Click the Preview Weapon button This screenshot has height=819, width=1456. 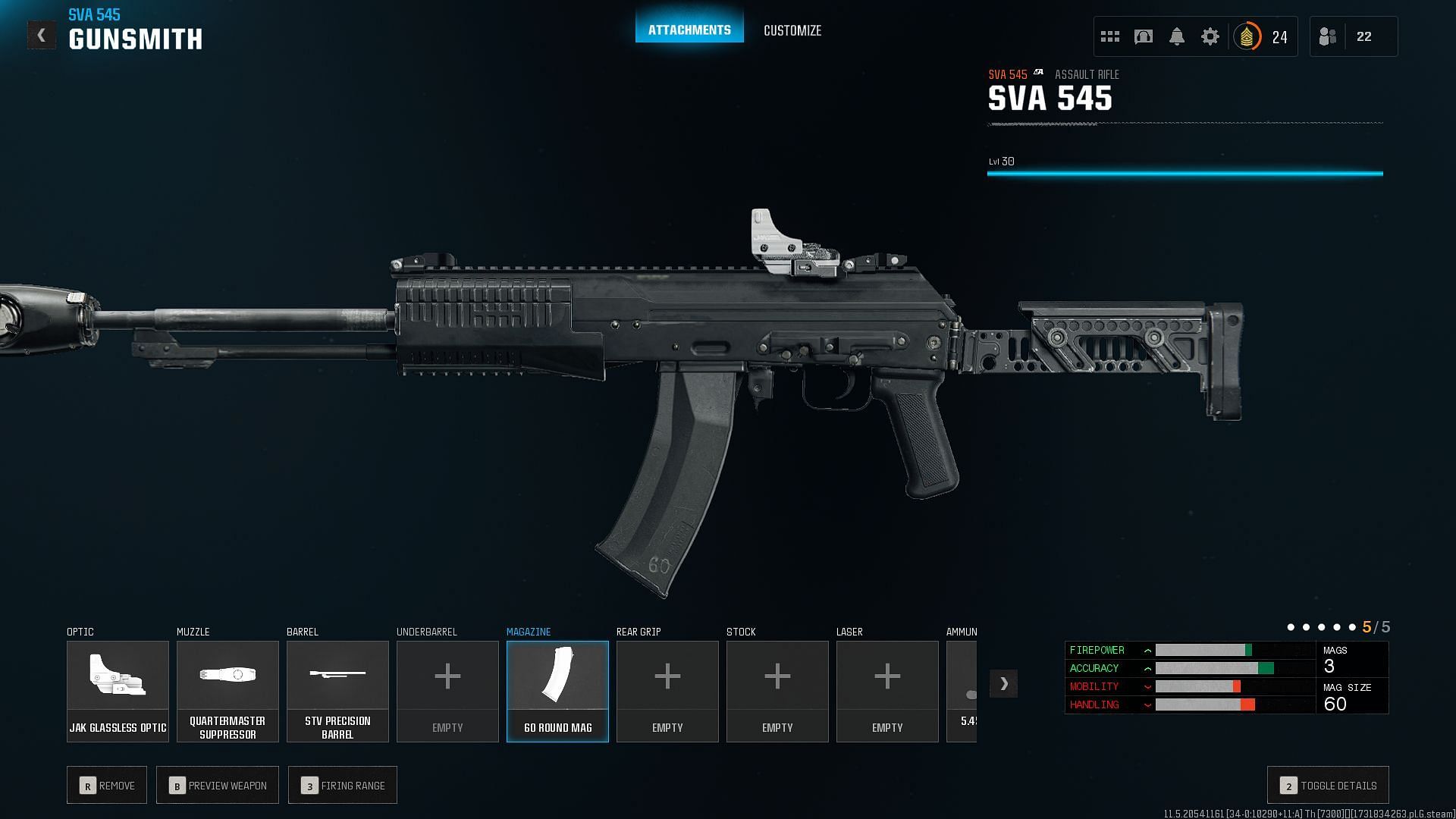pyautogui.click(x=218, y=786)
